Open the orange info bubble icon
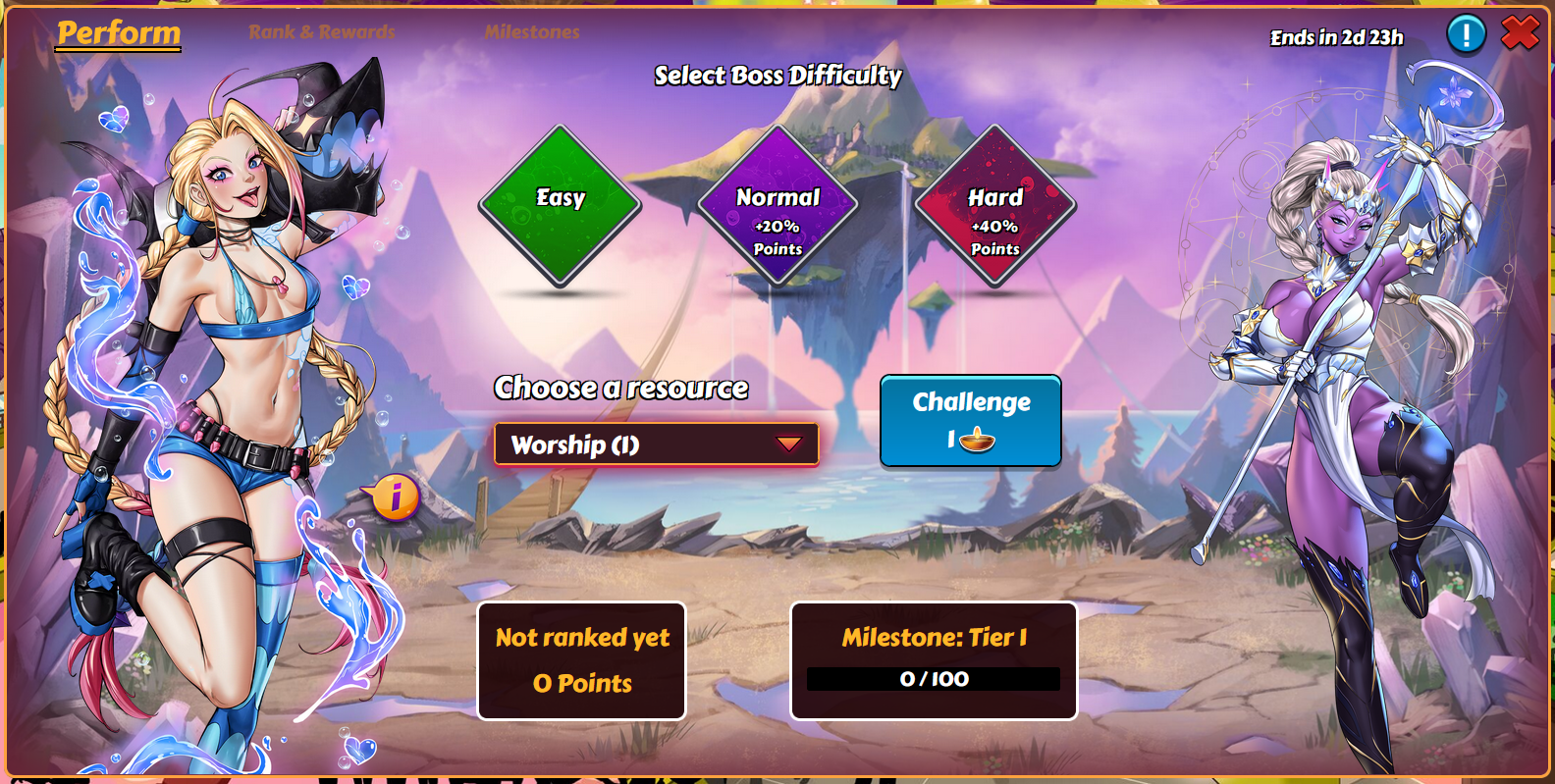The width and height of the screenshot is (1555, 784). tap(395, 497)
